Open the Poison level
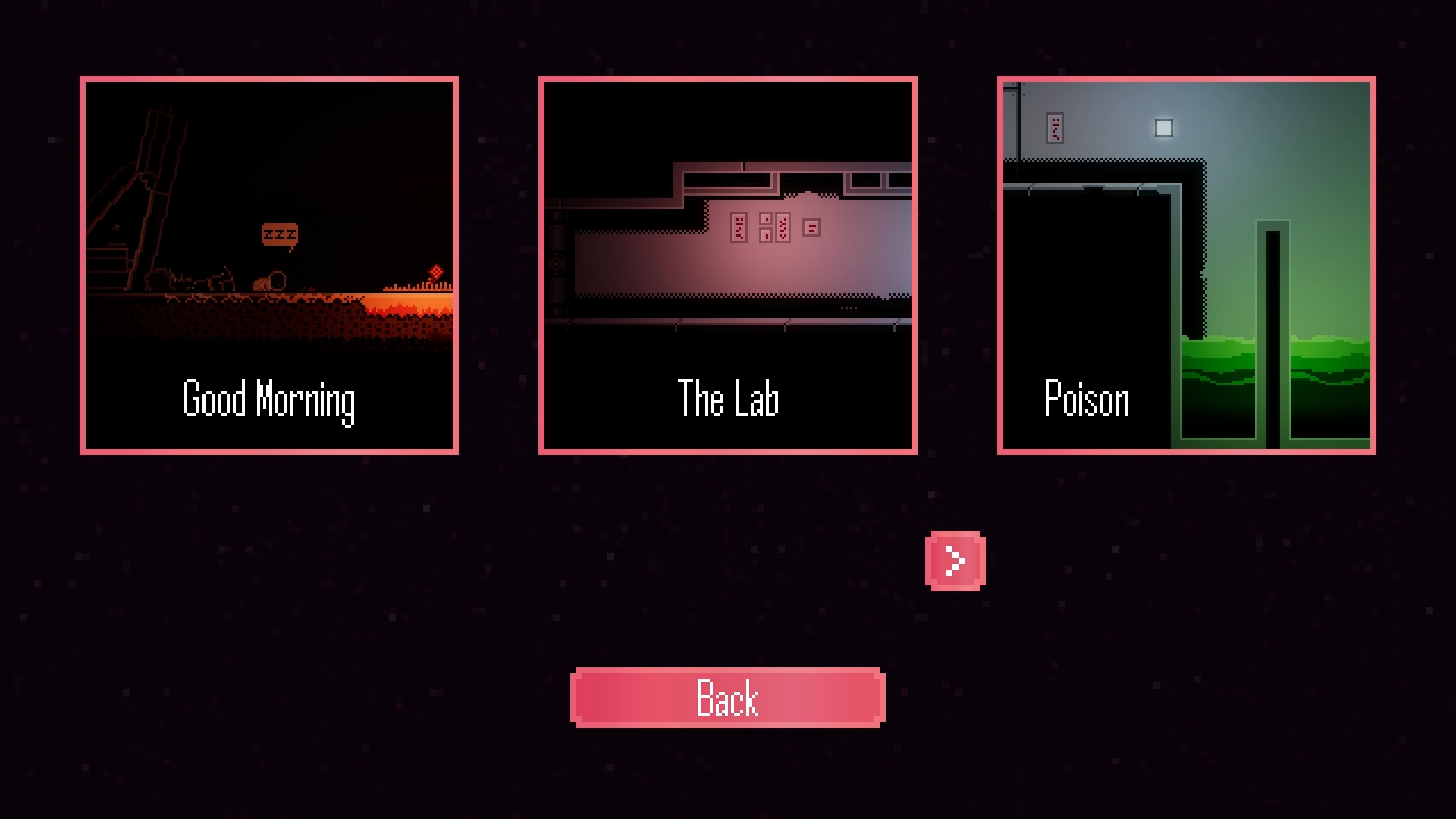The height and width of the screenshot is (819, 1456). tap(1187, 265)
